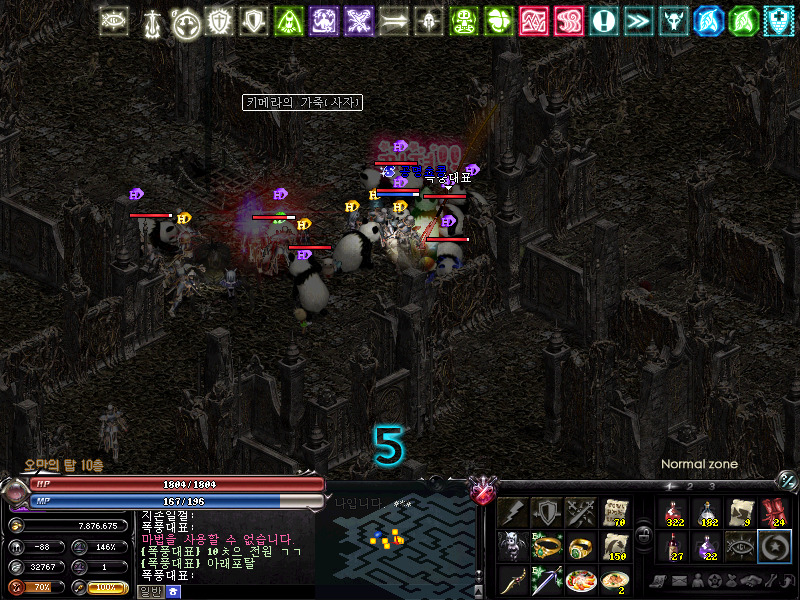Use the scroll stack of 70

614,513
